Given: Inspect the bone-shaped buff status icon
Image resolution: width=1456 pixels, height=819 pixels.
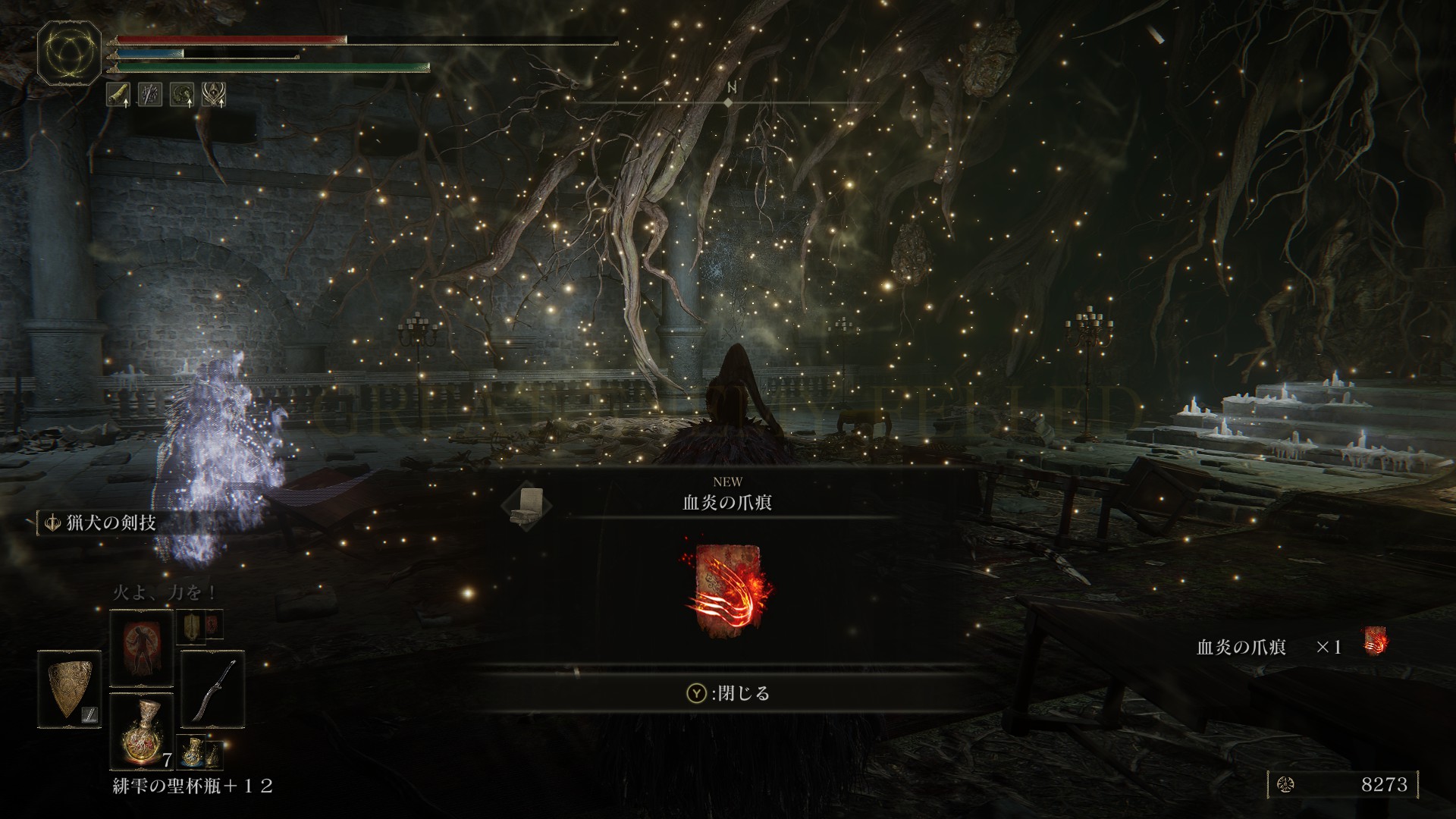Looking at the screenshot, I should 118,95.
